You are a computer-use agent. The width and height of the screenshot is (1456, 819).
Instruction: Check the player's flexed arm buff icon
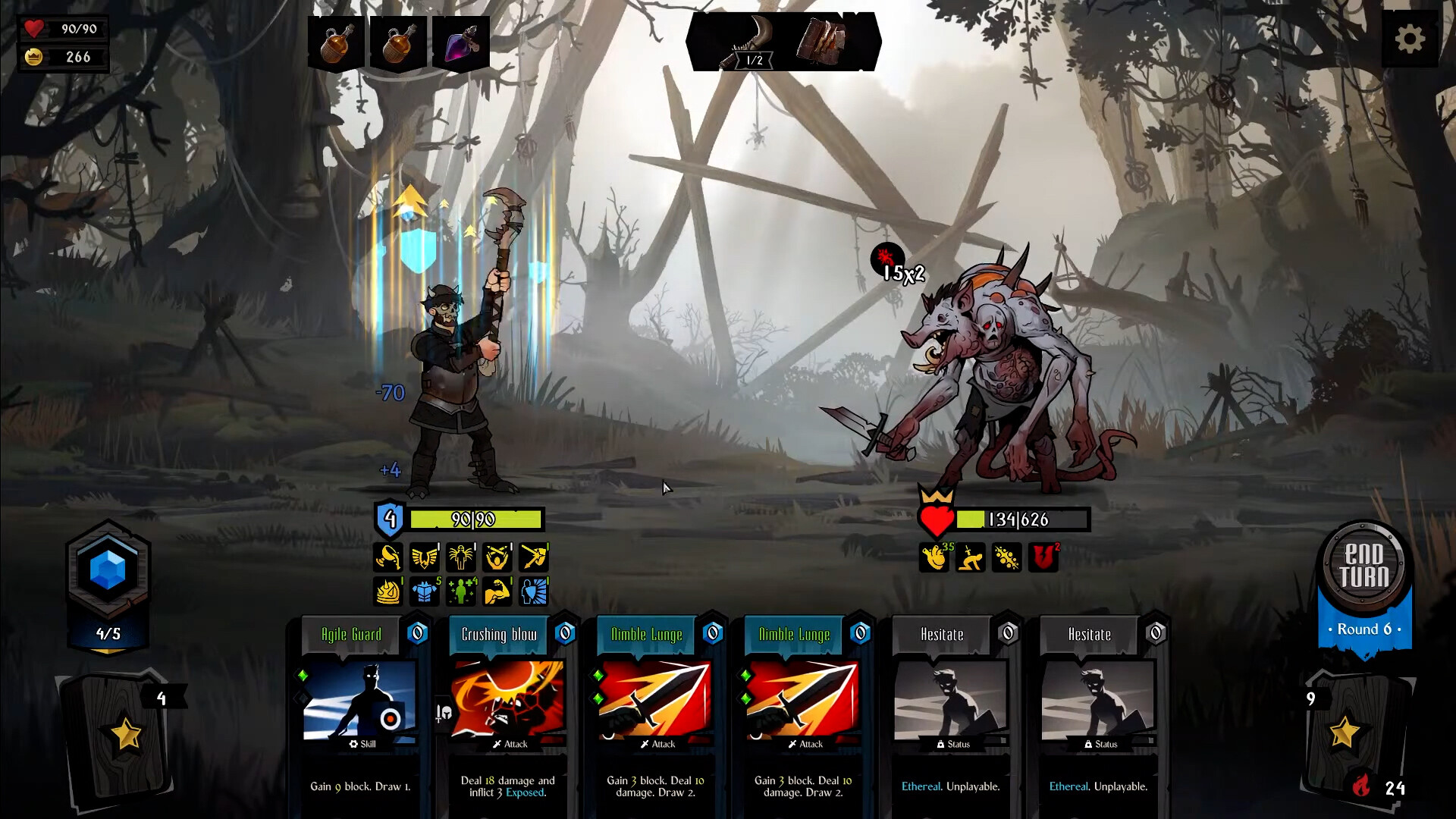(497, 592)
